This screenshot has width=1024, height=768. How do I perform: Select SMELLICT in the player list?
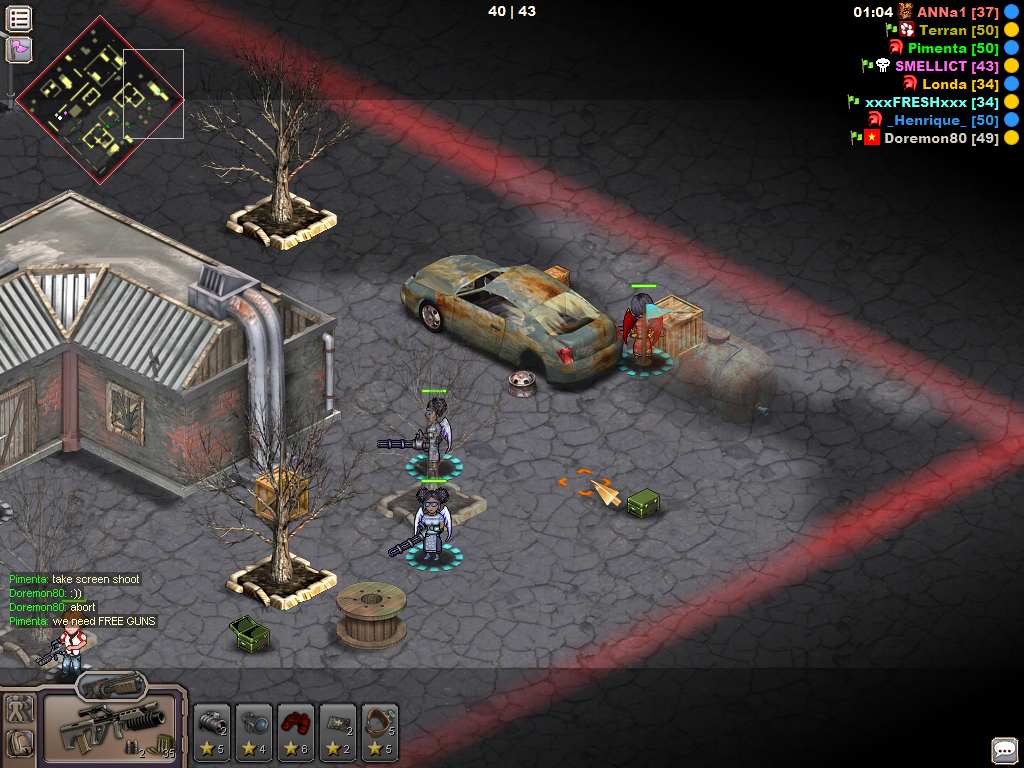tap(932, 66)
